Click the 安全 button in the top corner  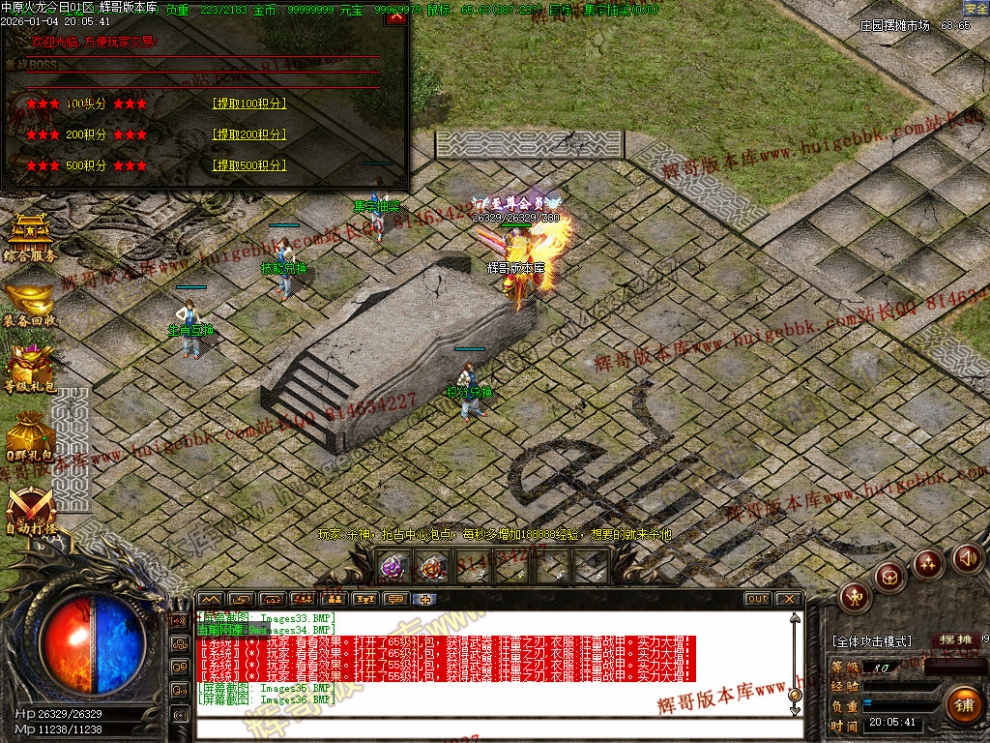[975, 8]
